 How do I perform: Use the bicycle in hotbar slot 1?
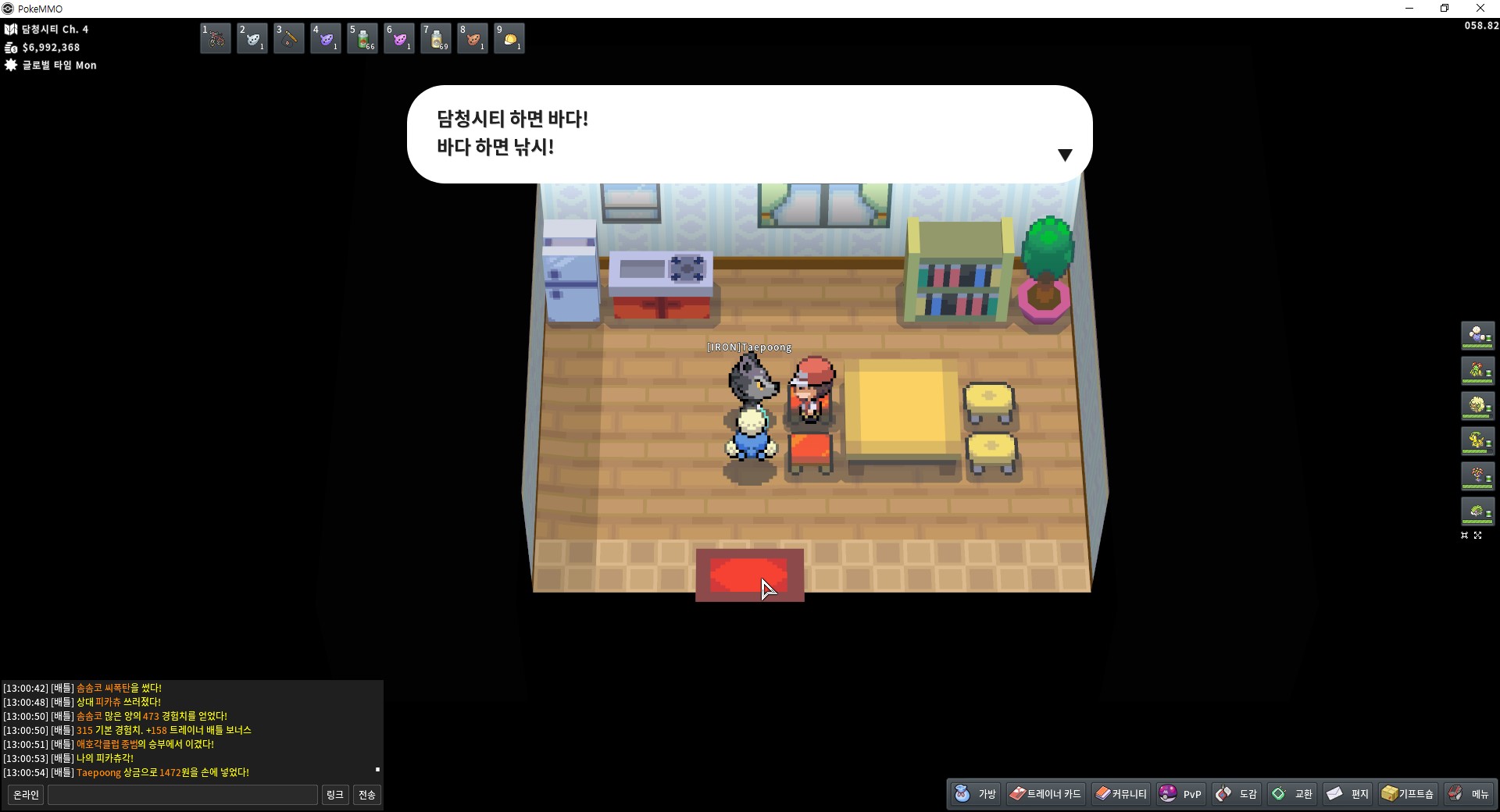point(216,38)
